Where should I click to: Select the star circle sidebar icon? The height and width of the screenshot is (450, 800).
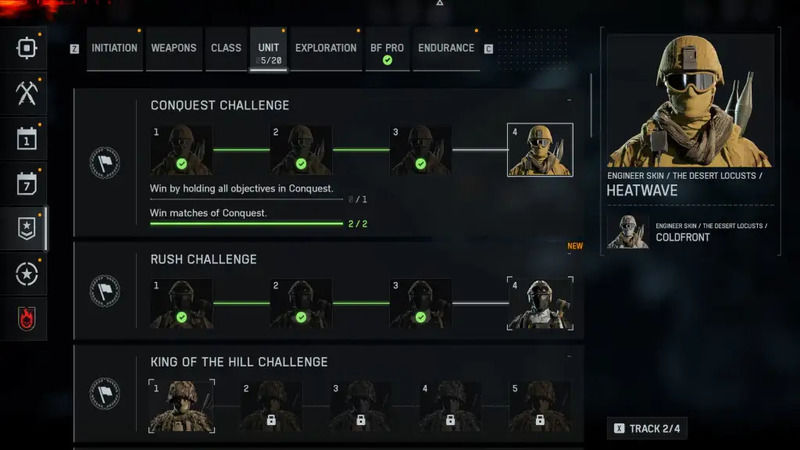pos(26,274)
